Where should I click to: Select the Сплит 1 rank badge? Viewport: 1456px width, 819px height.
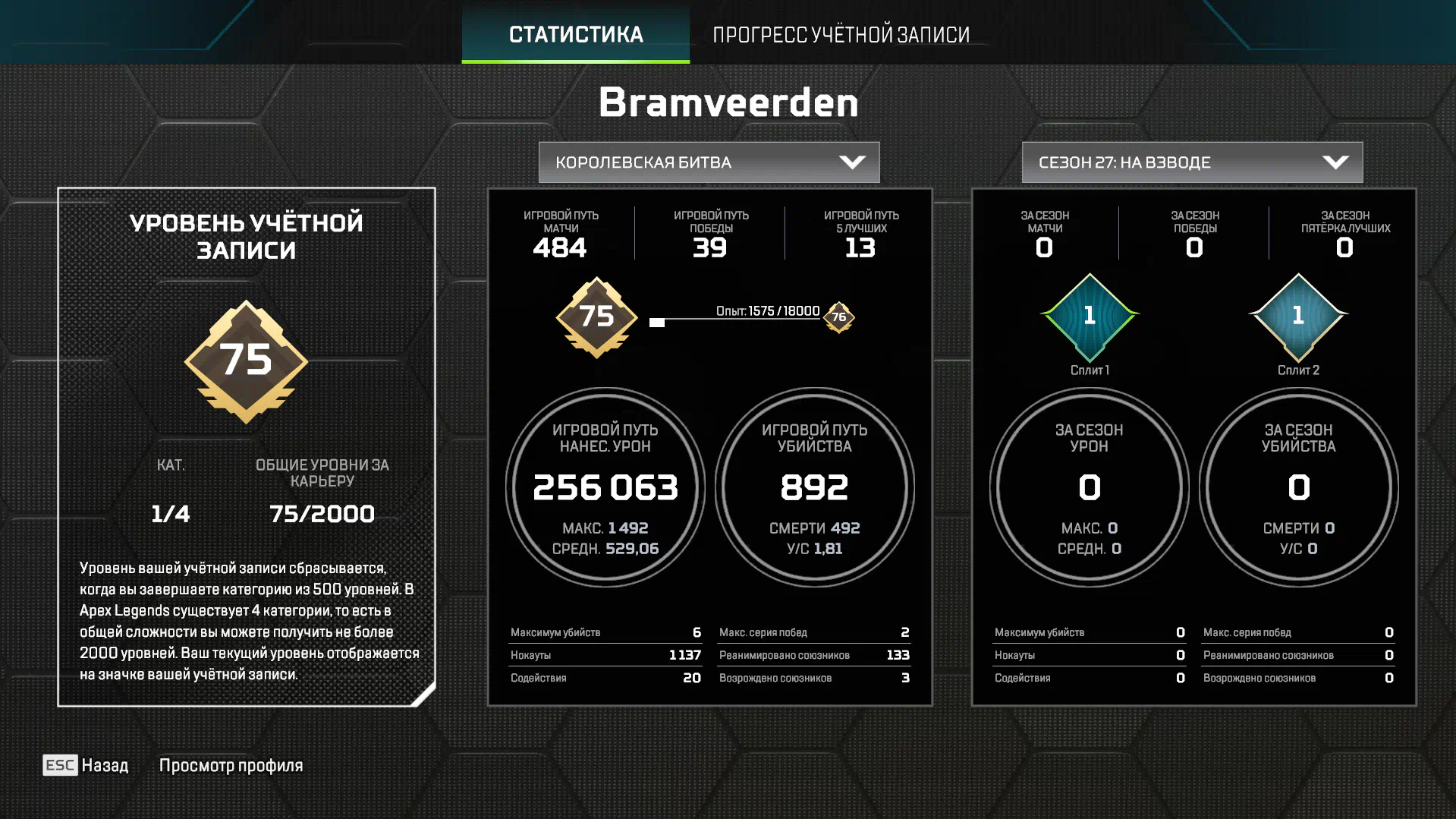(x=1090, y=317)
